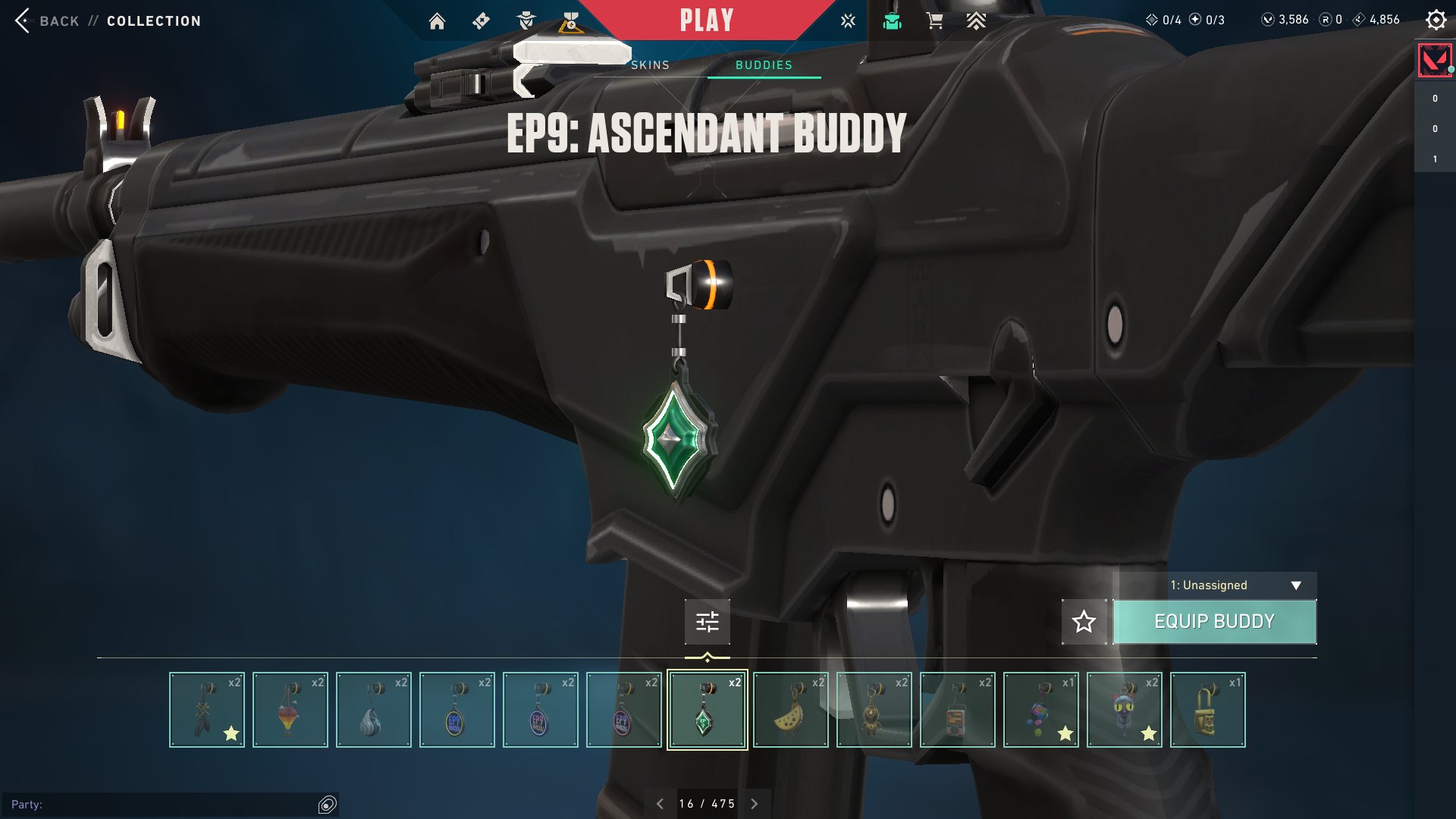Image resolution: width=1456 pixels, height=819 pixels.
Task: Open the Store shopping cart icon
Action: pyautogui.click(x=934, y=21)
